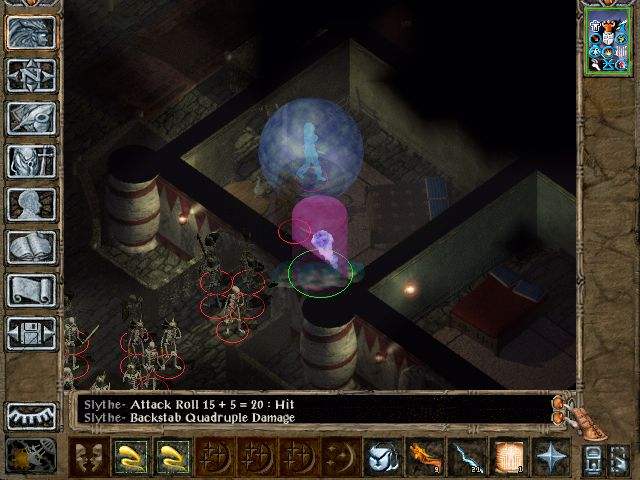Screen dimensions: 640x480
Task: Use the scroll quick item slot
Action: [x=510, y=458]
